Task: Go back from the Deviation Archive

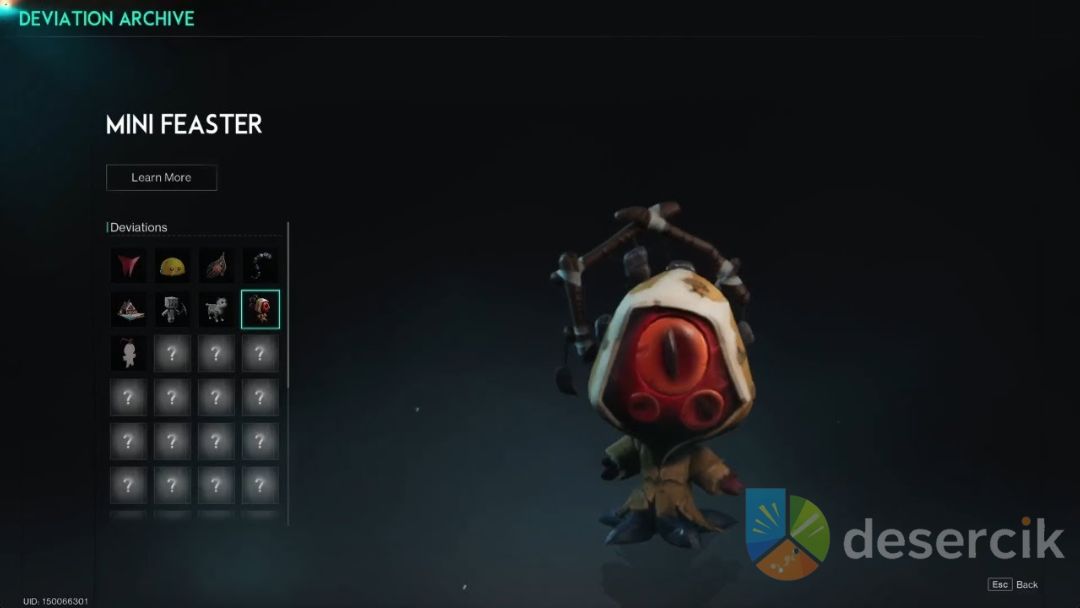Action: click(x=1014, y=584)
